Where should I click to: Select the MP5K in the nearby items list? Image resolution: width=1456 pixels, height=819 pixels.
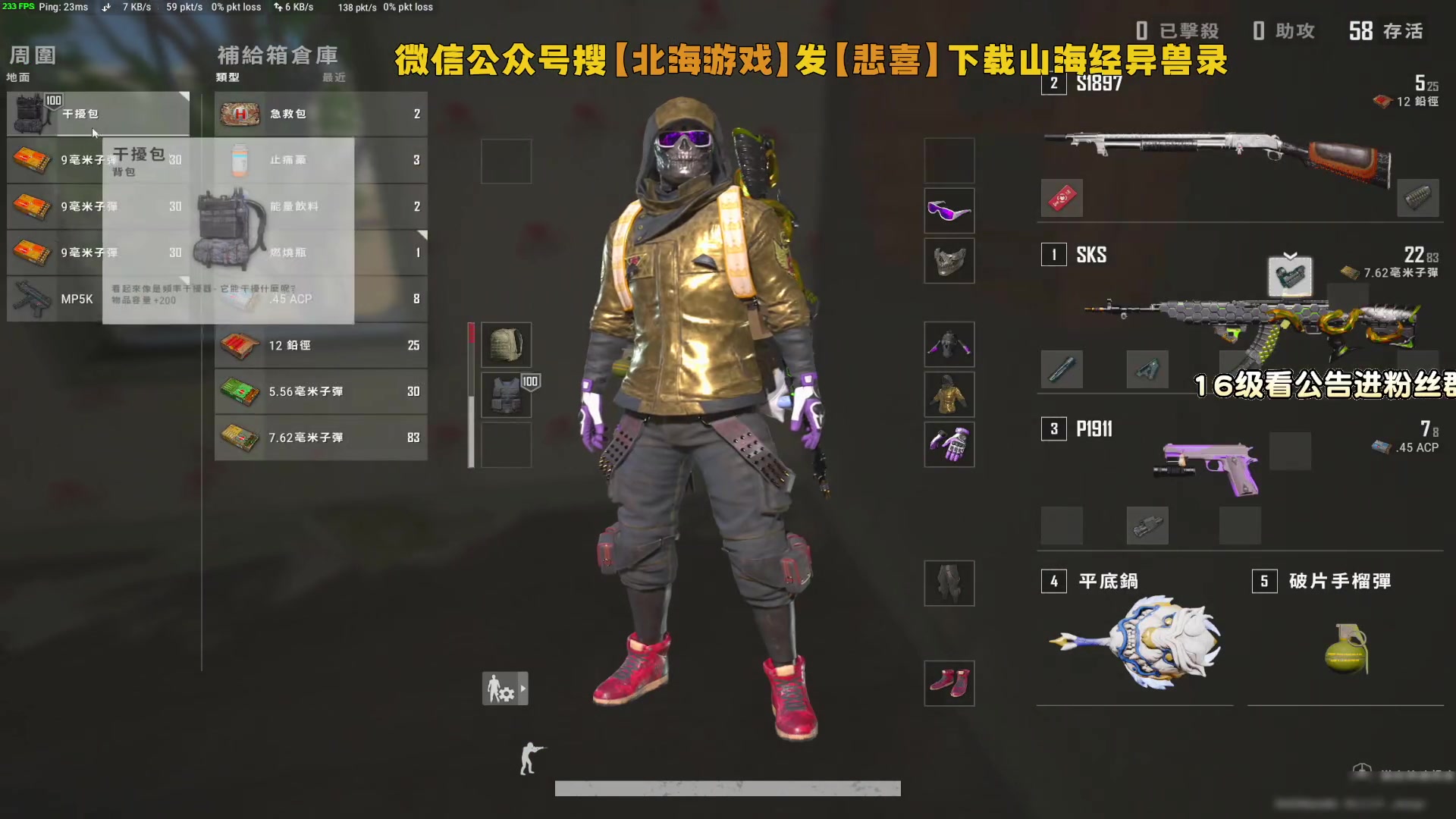99,299
